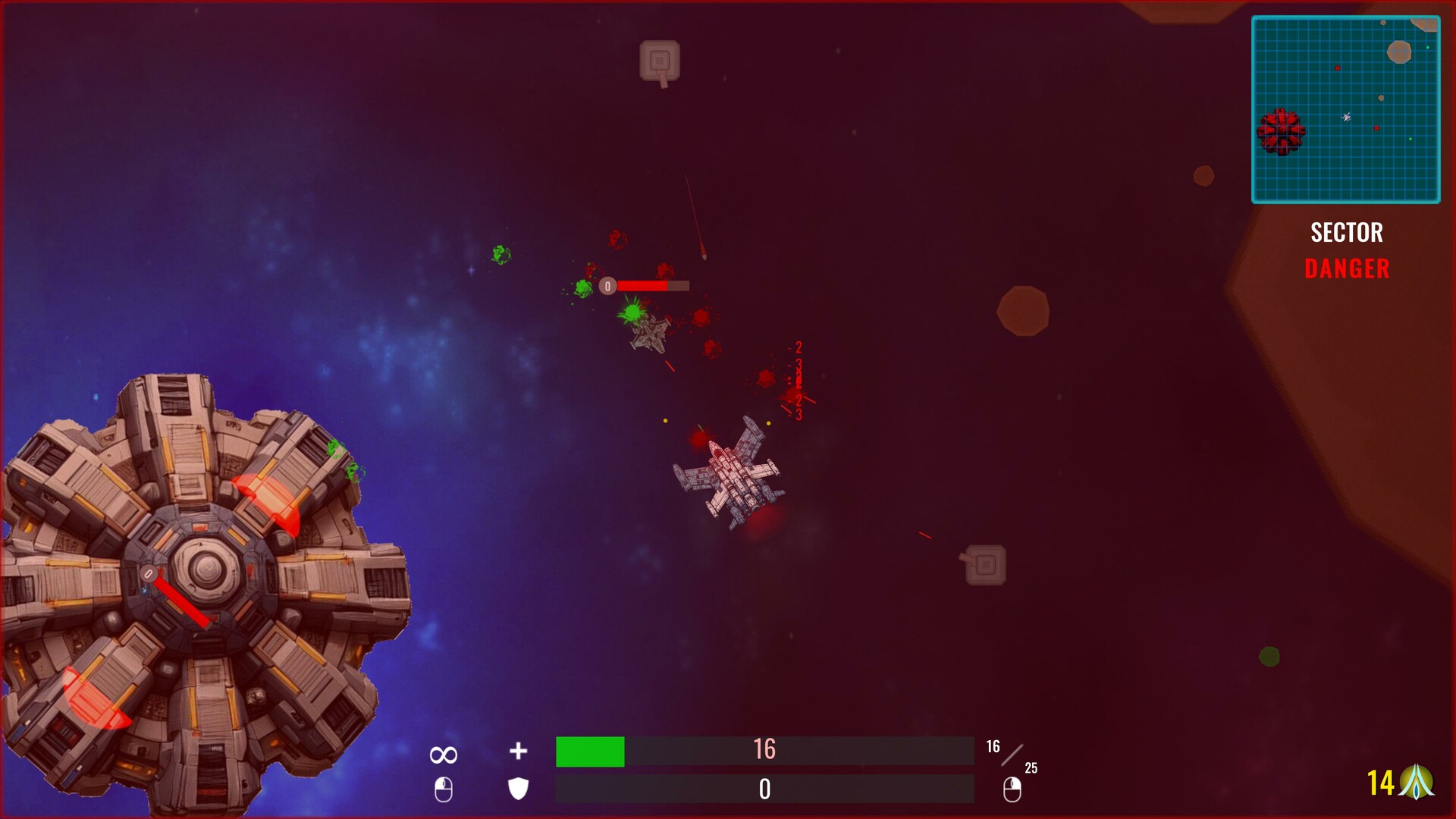
Task: Click the red DANGER status text
Action: pos(1345,267)
